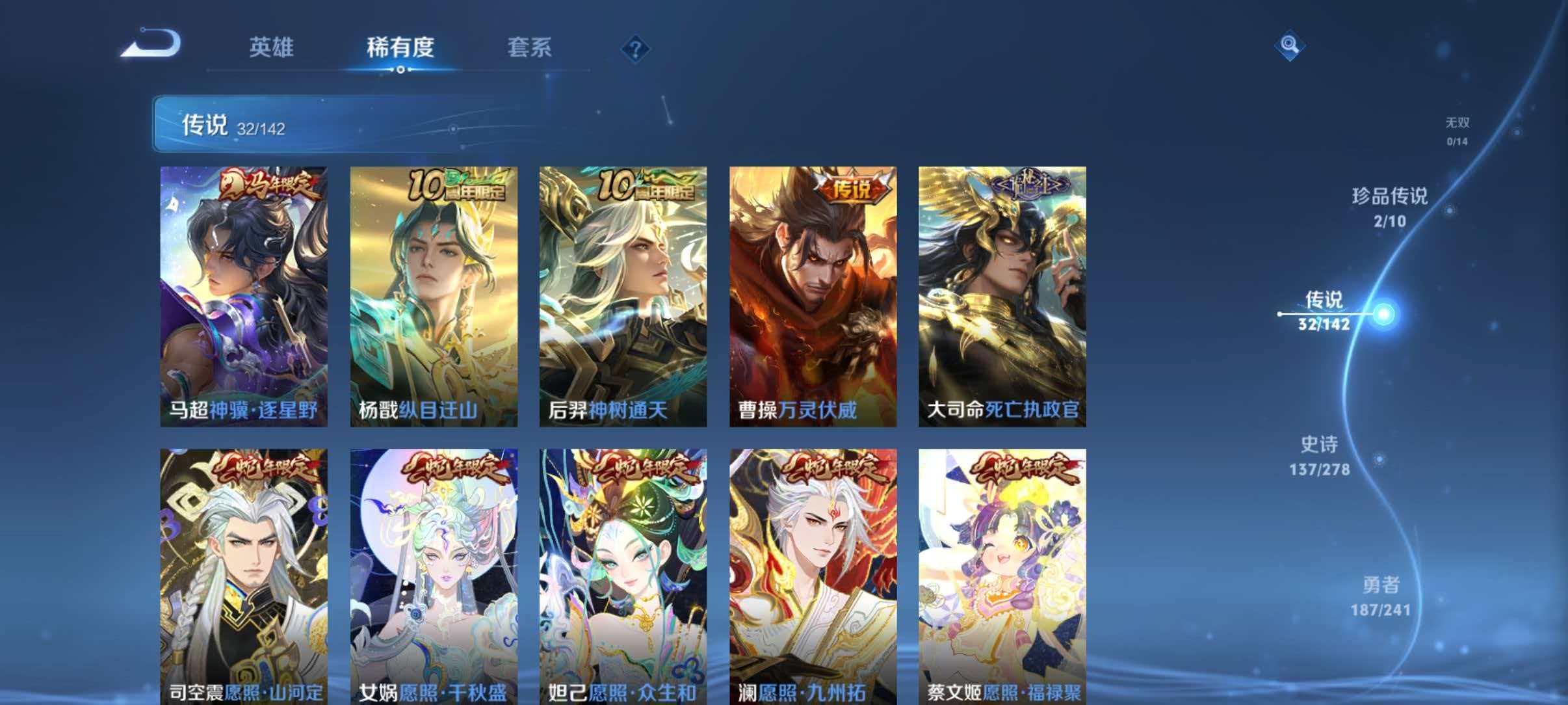Screen dimensions: 1568x705
Task: Select the 稀有度 tab
Action: (x=401, y=46)
